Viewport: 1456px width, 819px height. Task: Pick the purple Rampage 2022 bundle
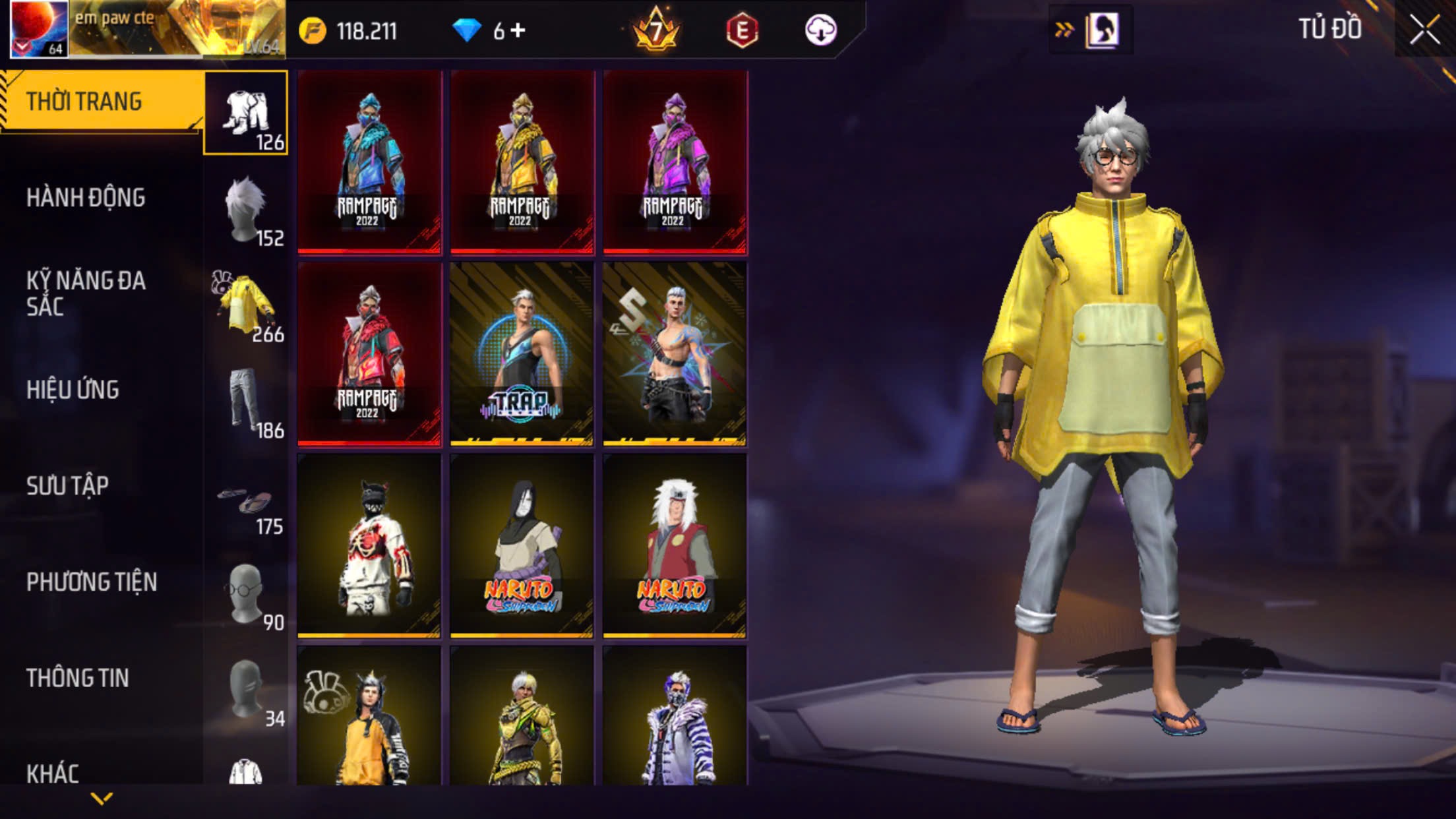[675, 162]
